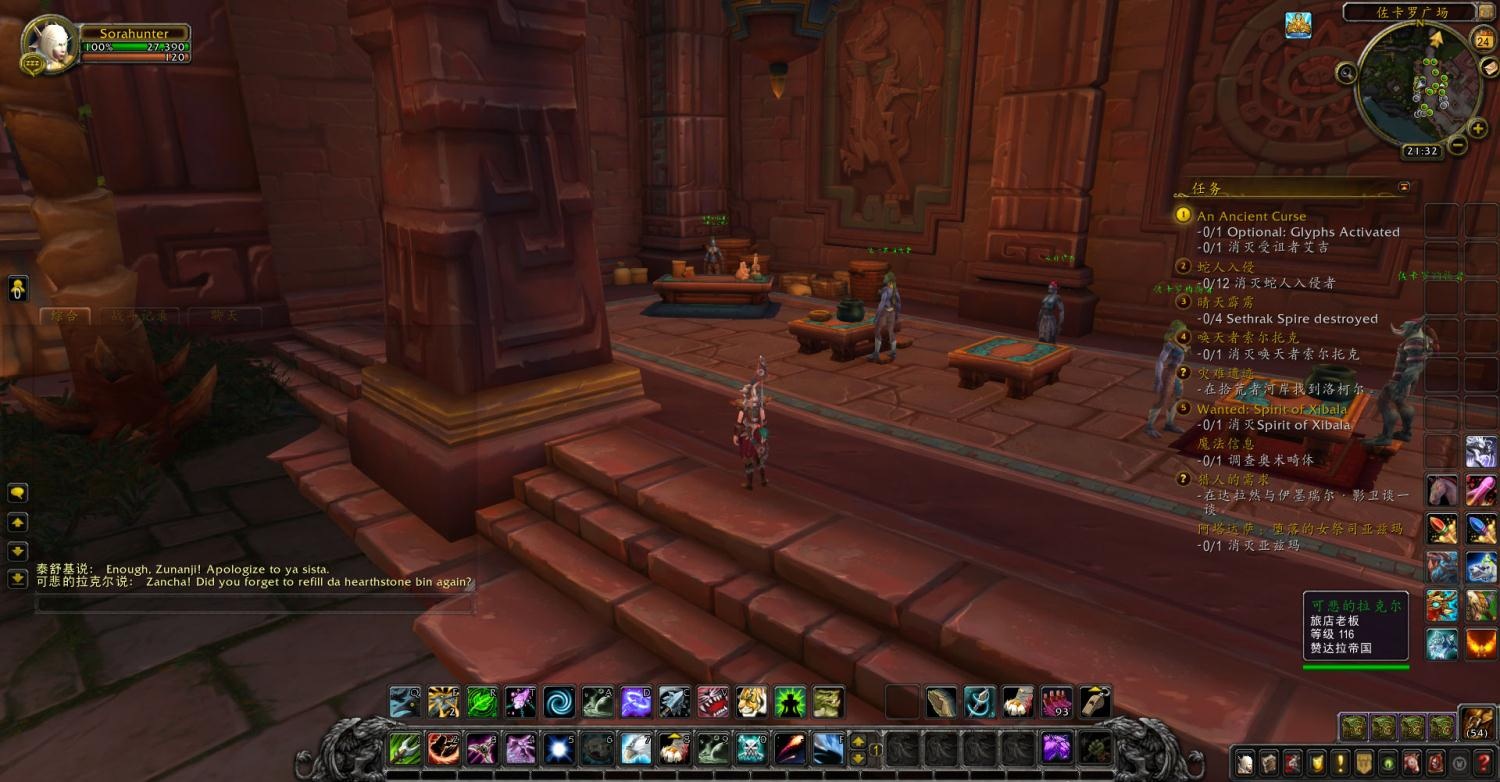The height and width of the screenshot is (782, 1500).
Task: Use the tiger head ability
Action: pos(751,702)
